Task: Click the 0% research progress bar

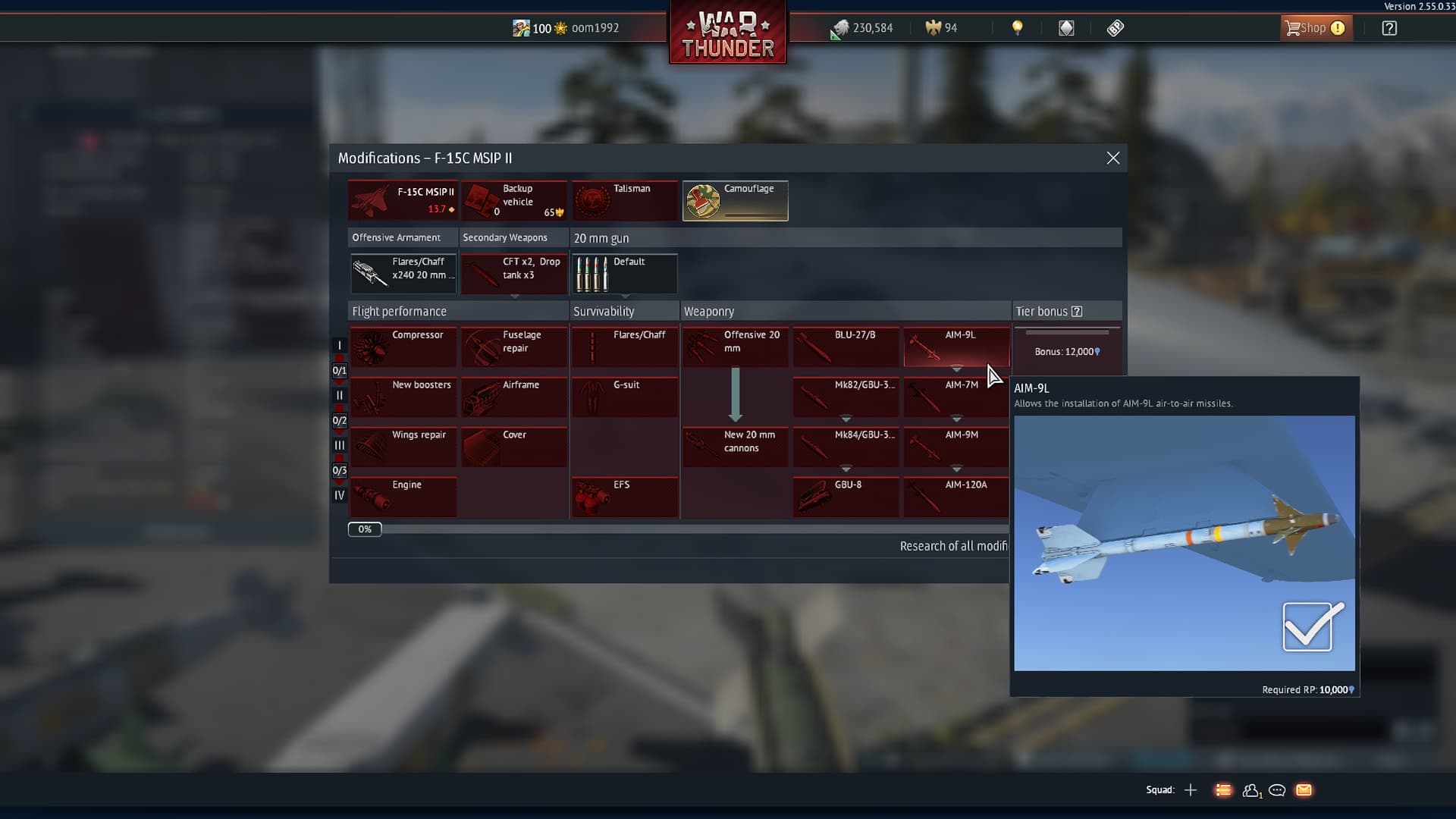Action: [x=365, y=529]
